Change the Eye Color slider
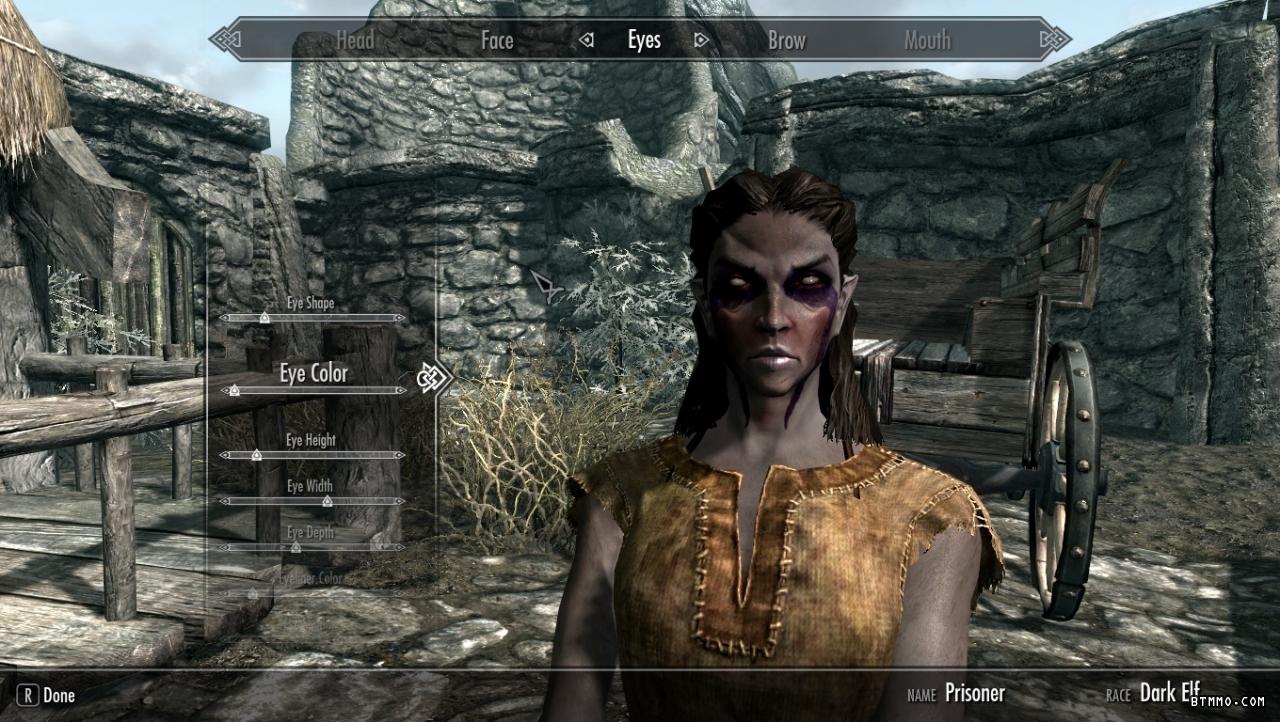The width and height of the screenshot is (1280, 722). [x=234, y=390]
